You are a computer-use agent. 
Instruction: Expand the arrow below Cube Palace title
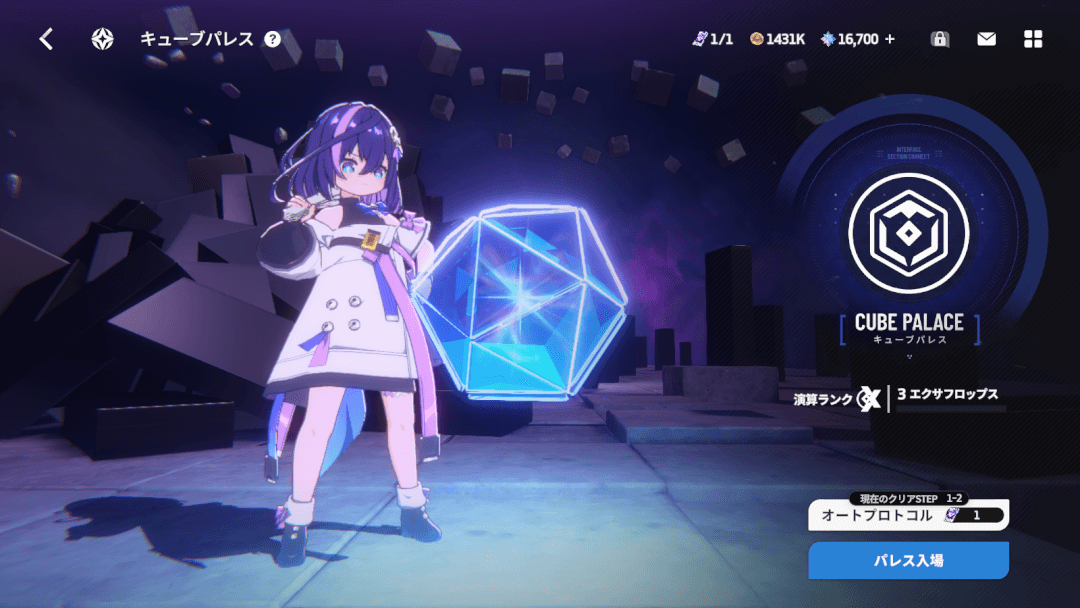tap(909, 355)
